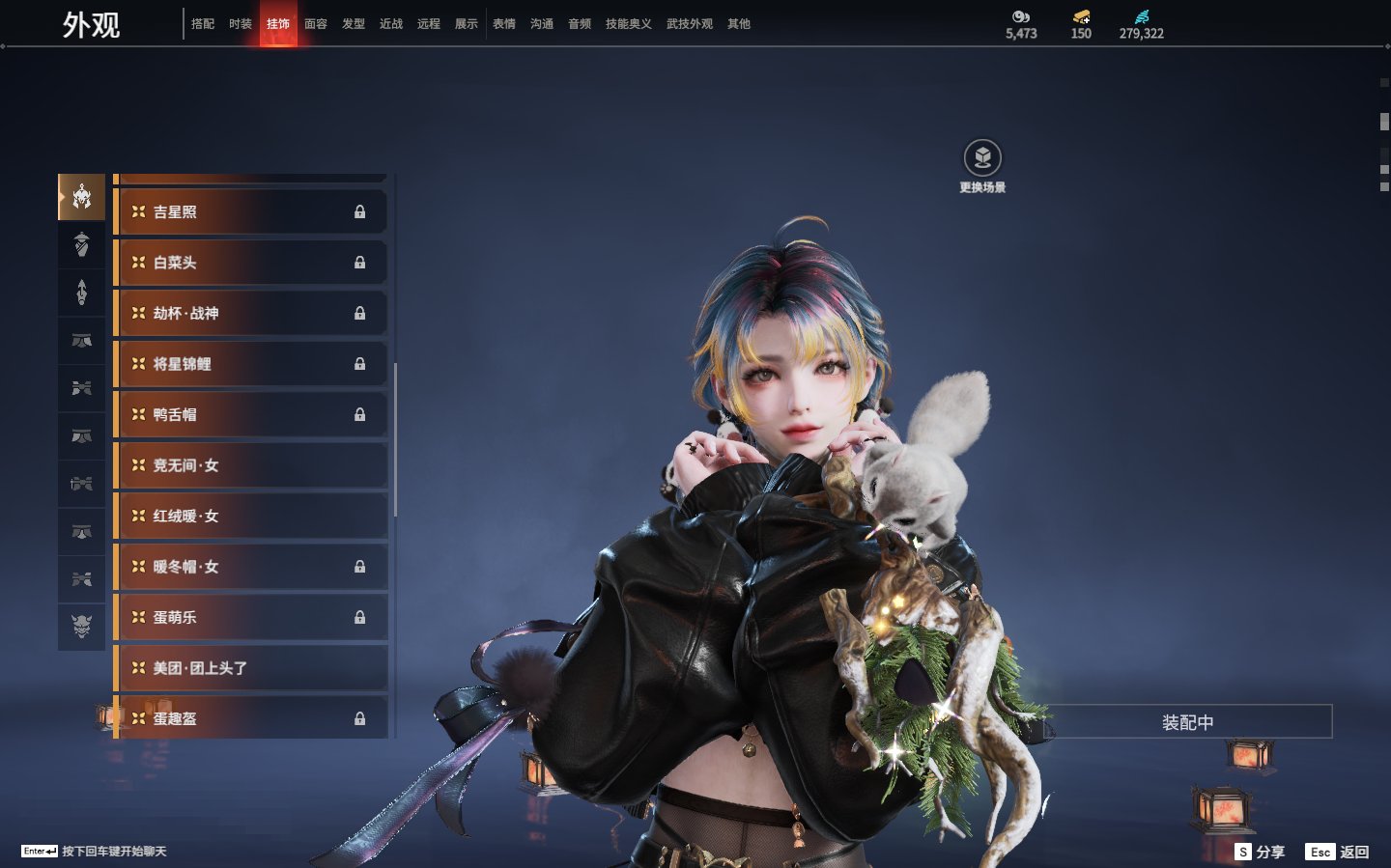Switch to the 时装 tab
The height and width of the screenshot is (868, 1391).
click(241, 24)
